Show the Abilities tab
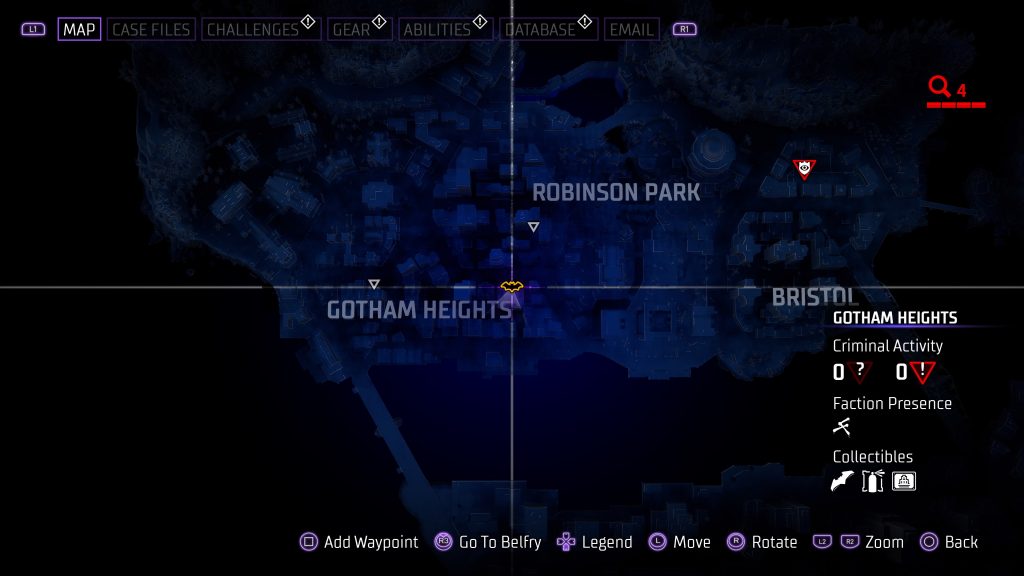 436,29
